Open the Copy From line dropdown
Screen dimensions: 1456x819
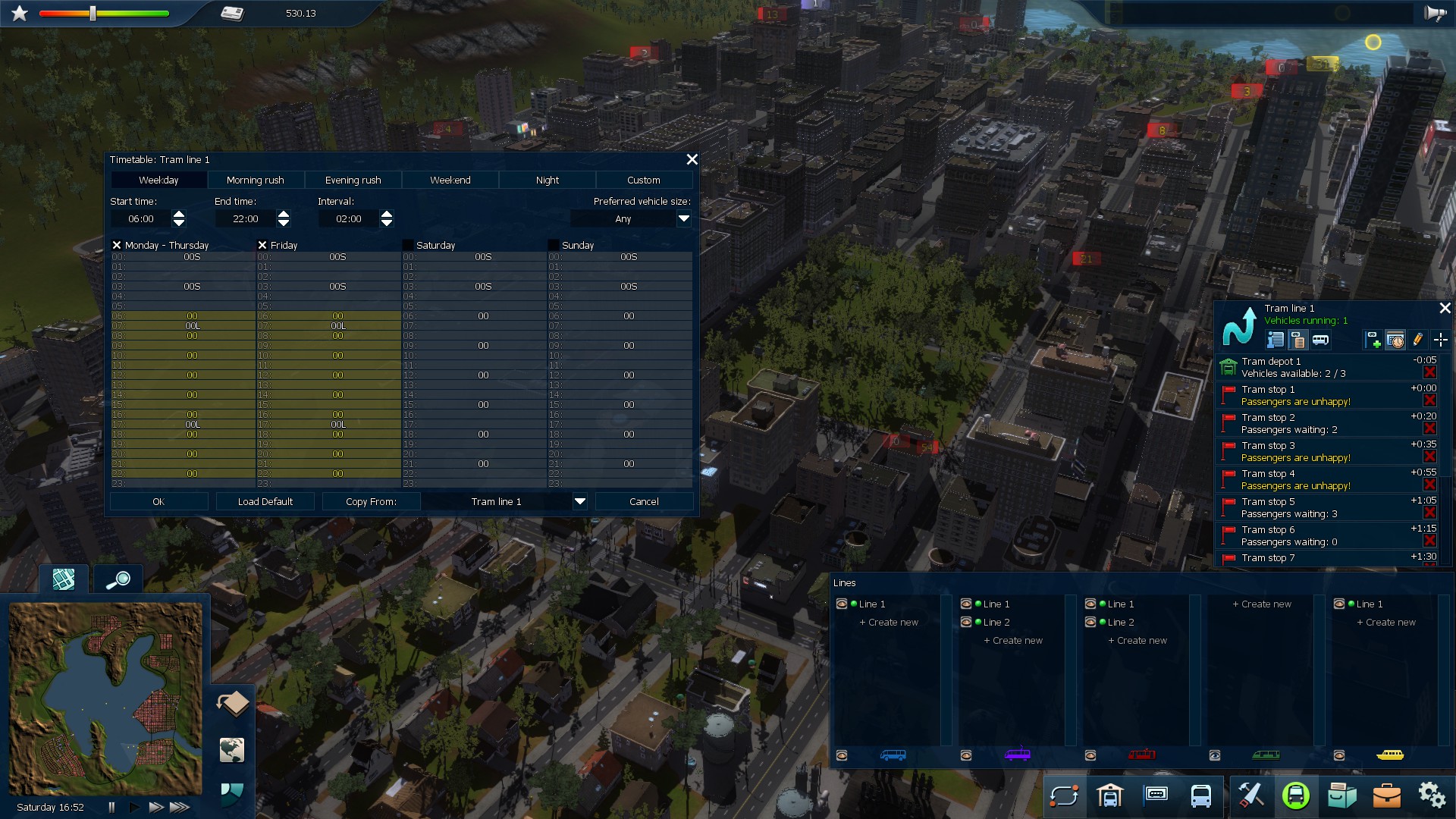point(580,501)
